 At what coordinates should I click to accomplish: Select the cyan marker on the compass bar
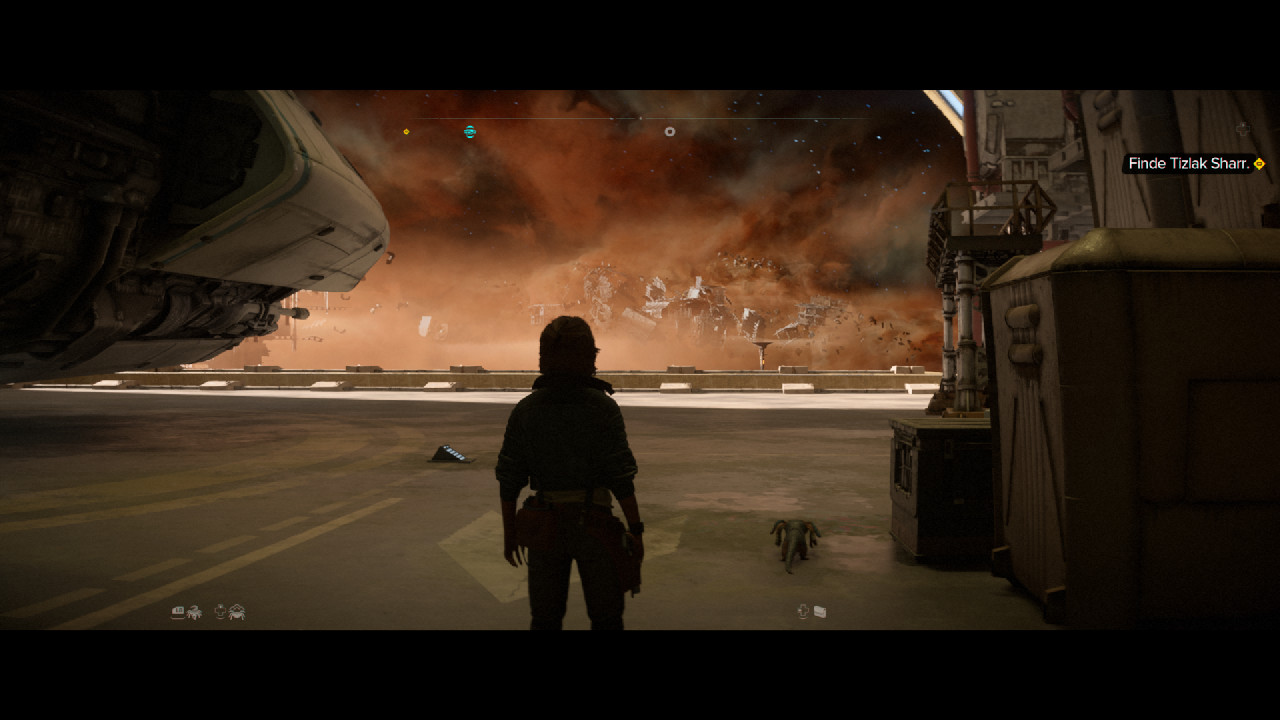coord(470,131)
